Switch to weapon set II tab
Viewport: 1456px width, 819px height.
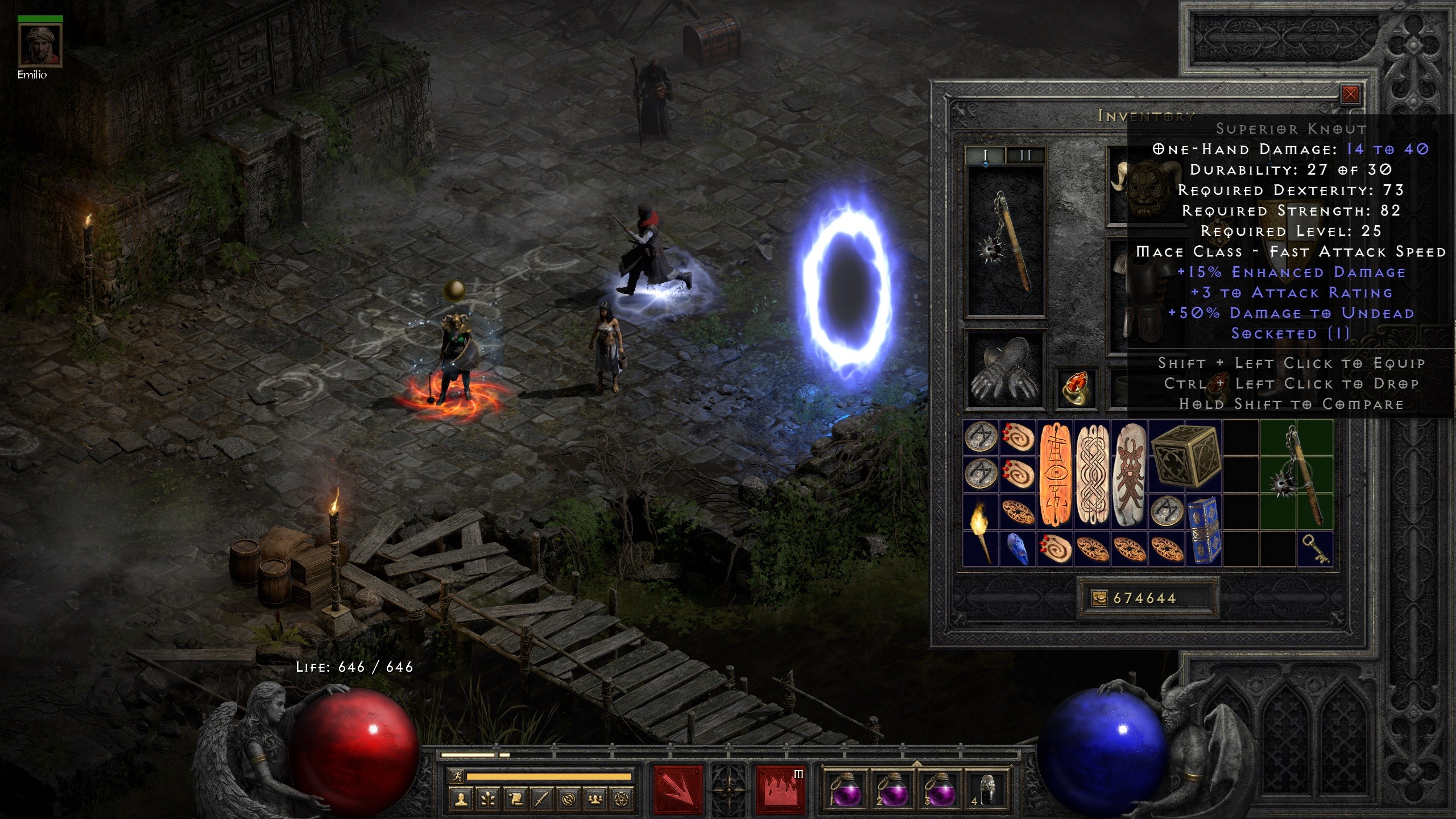tap(1025, 155)
